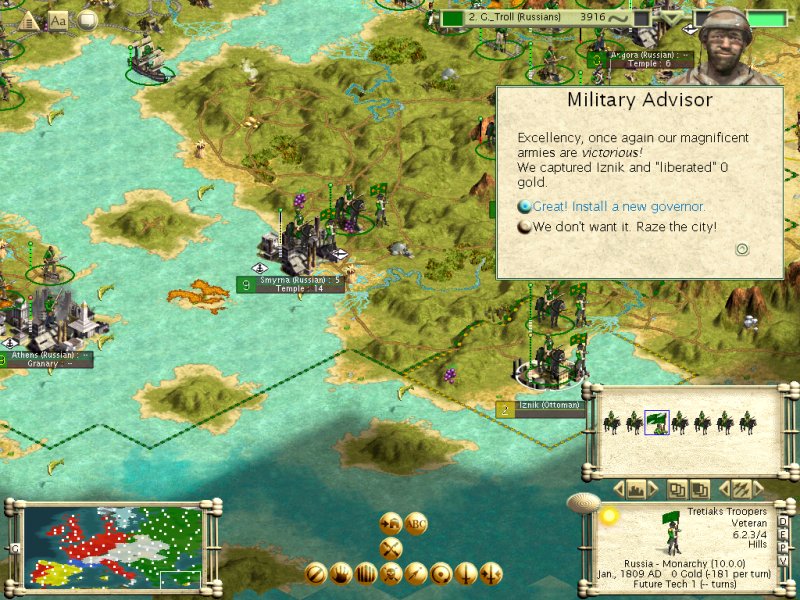The height and width of the screenshot is (600, 800).
Task: Activate the crossed swords pillage order
Action: coord(391,547)
